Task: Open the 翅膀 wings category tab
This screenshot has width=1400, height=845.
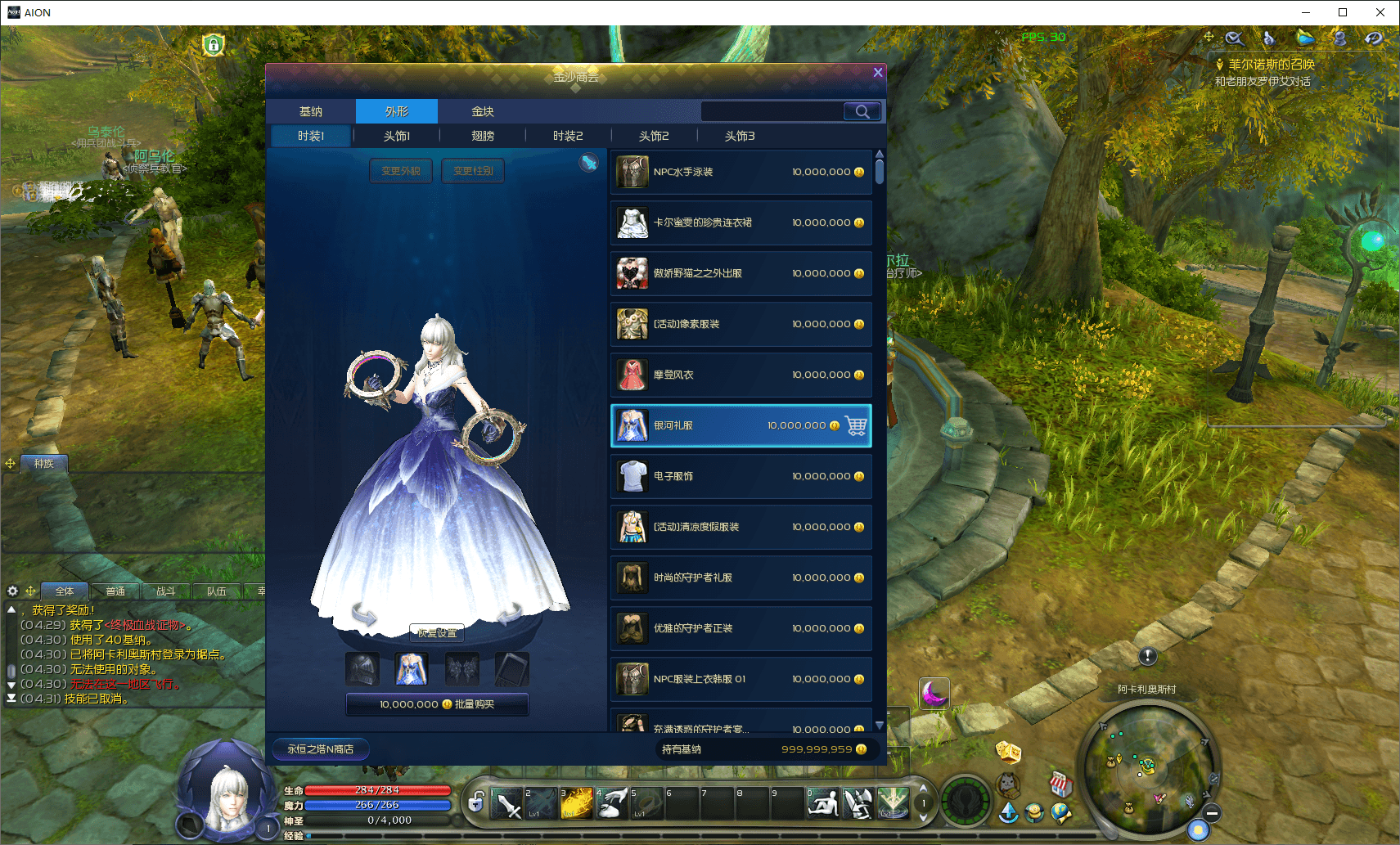Action: pyautogui.click(x=483, y=136)
